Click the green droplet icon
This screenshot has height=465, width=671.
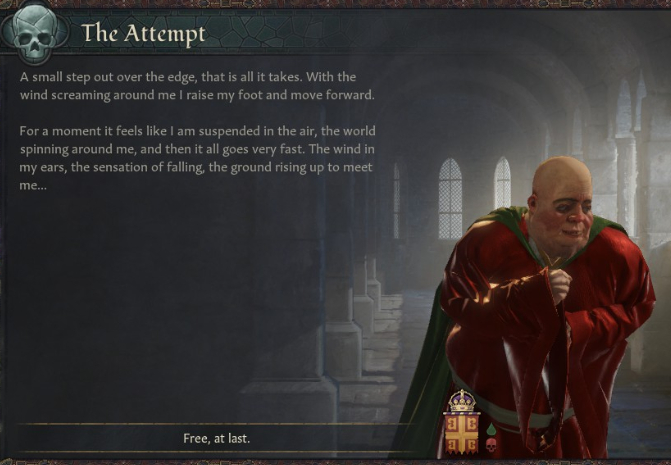tap(491, 429)
